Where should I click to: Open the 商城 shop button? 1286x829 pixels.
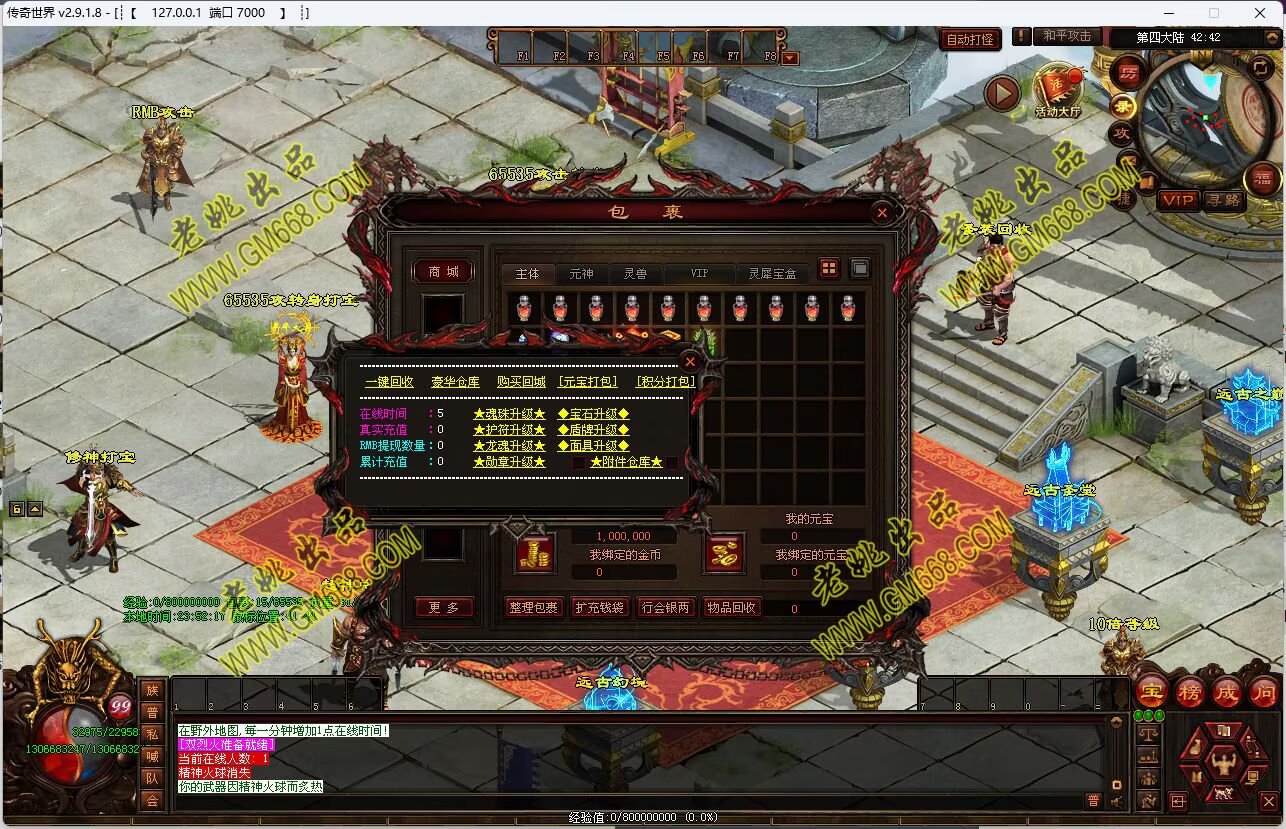443,272
